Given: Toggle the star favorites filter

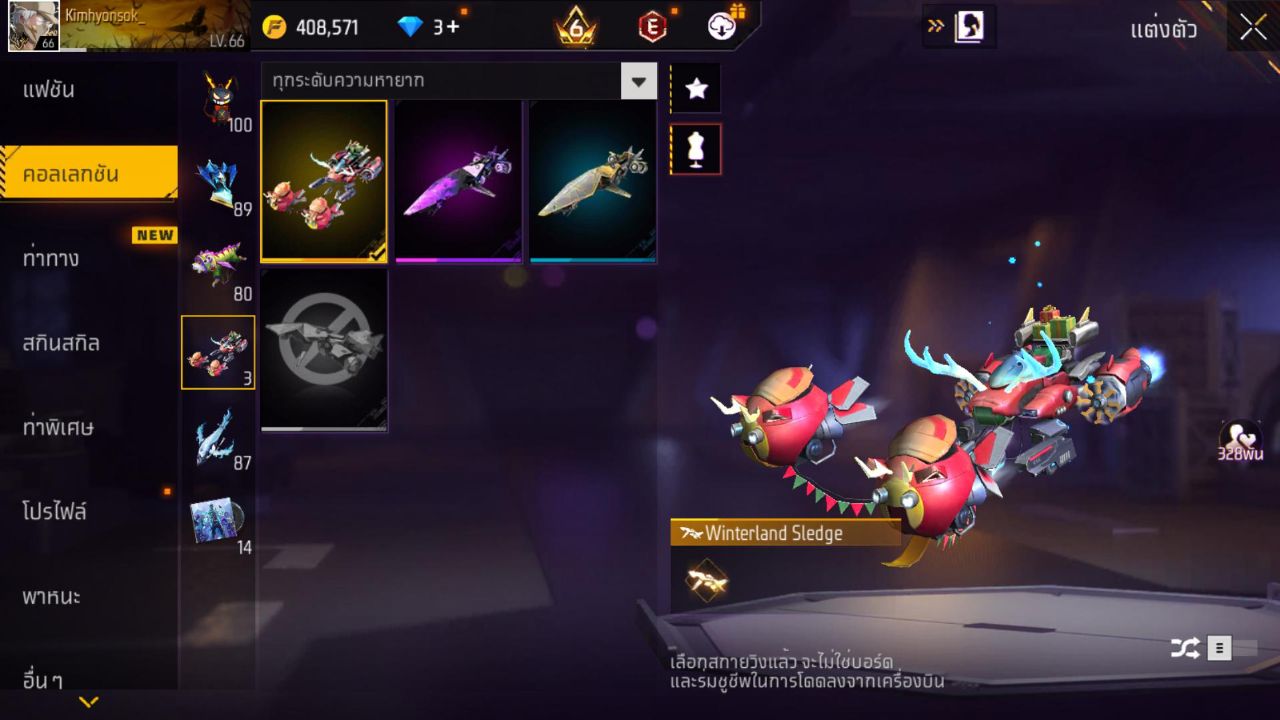Looking at the screenshot, I should pyautogui.click(x=696, y=89).
